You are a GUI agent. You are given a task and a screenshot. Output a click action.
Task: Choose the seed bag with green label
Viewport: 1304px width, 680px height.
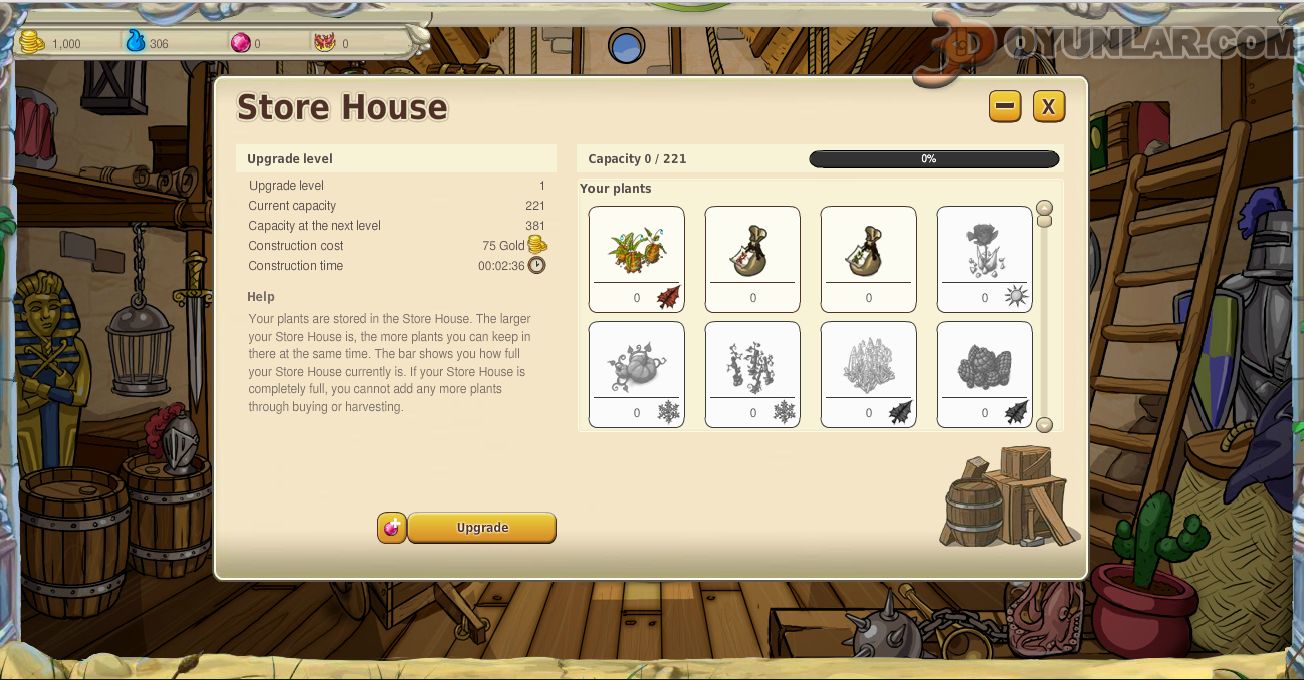pyautogui.click(x=869, y=259)
